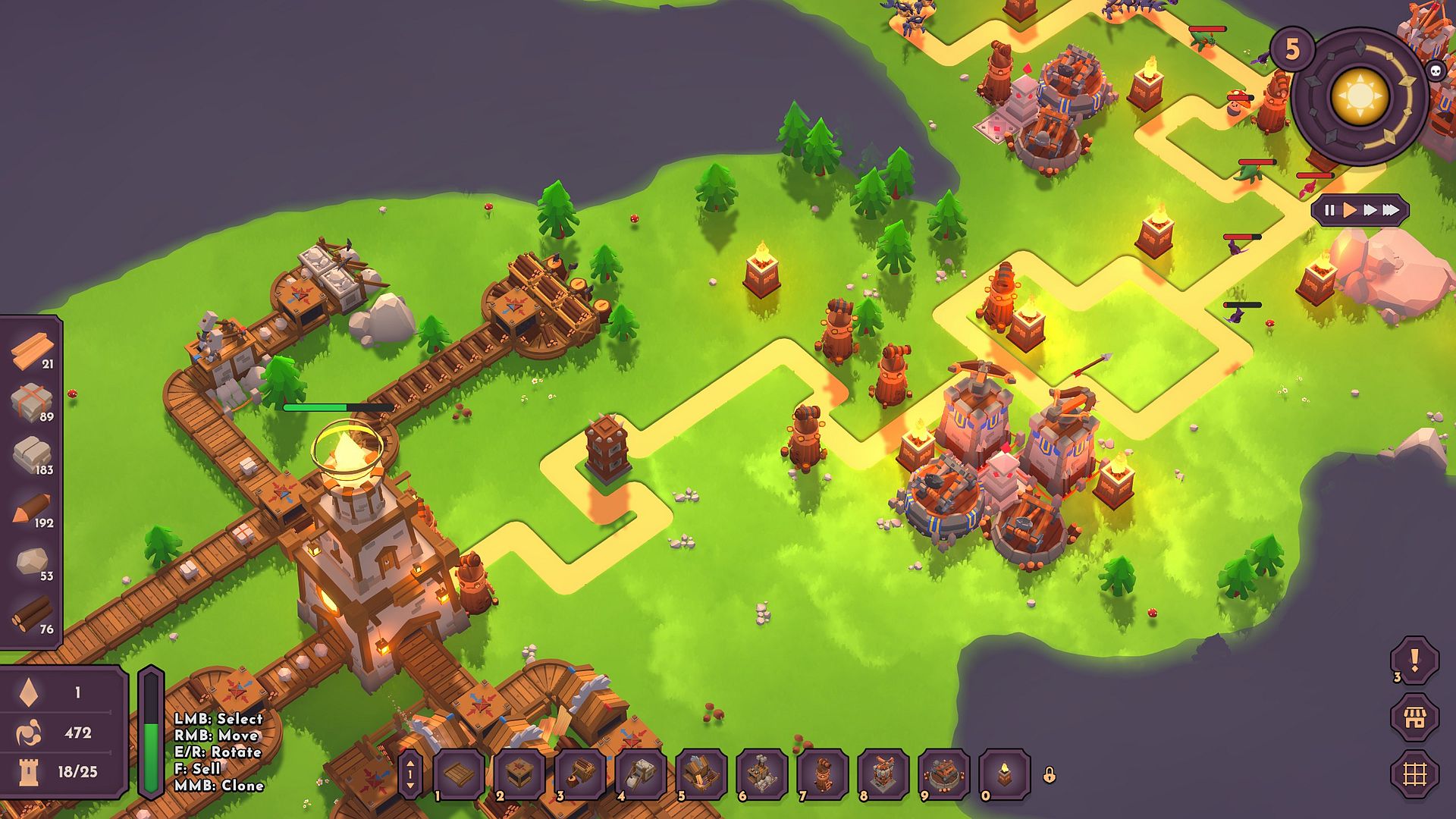This screenshot has height=819, width=1456.
Task: Switch to double fast-forward speed
Action: tap(1370, 211)
